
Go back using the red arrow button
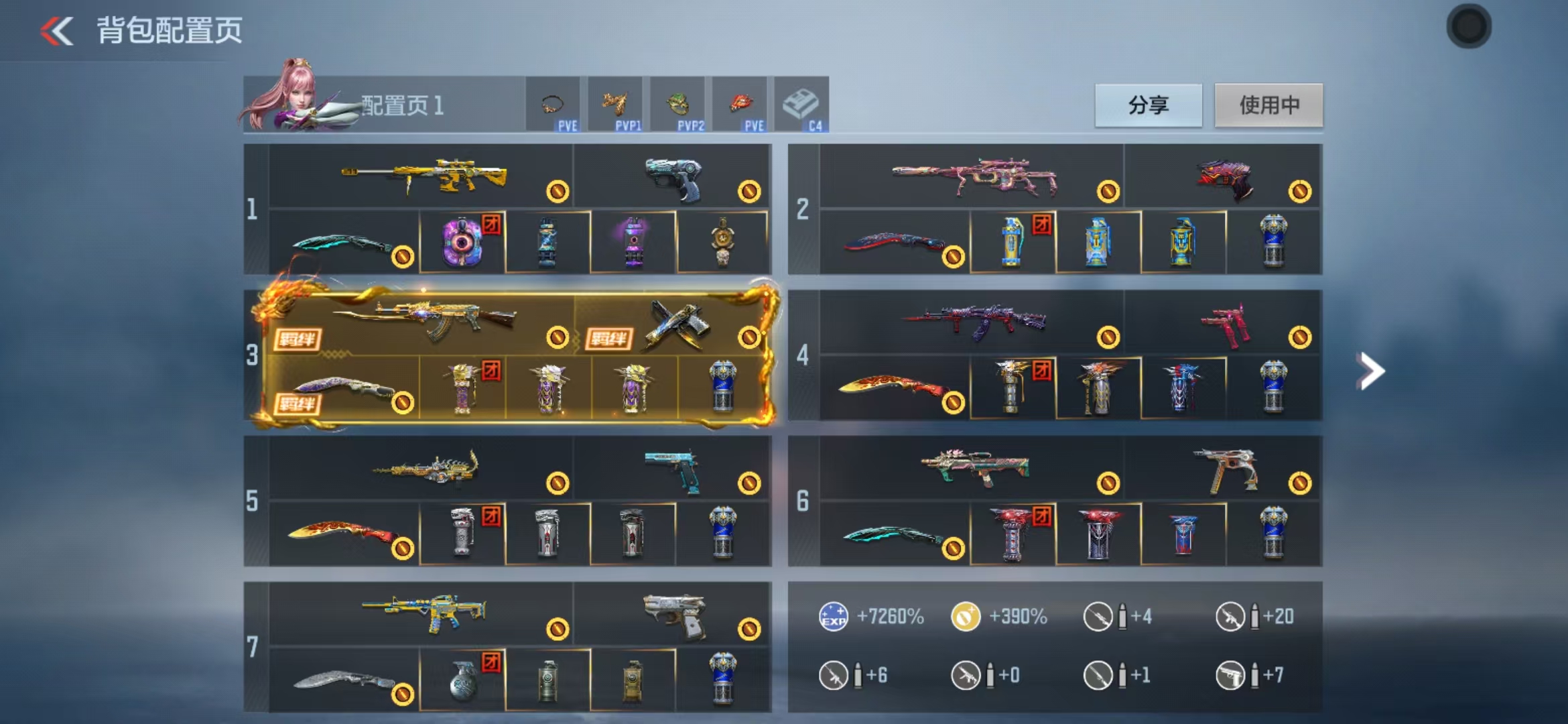(x=57, y=31)
